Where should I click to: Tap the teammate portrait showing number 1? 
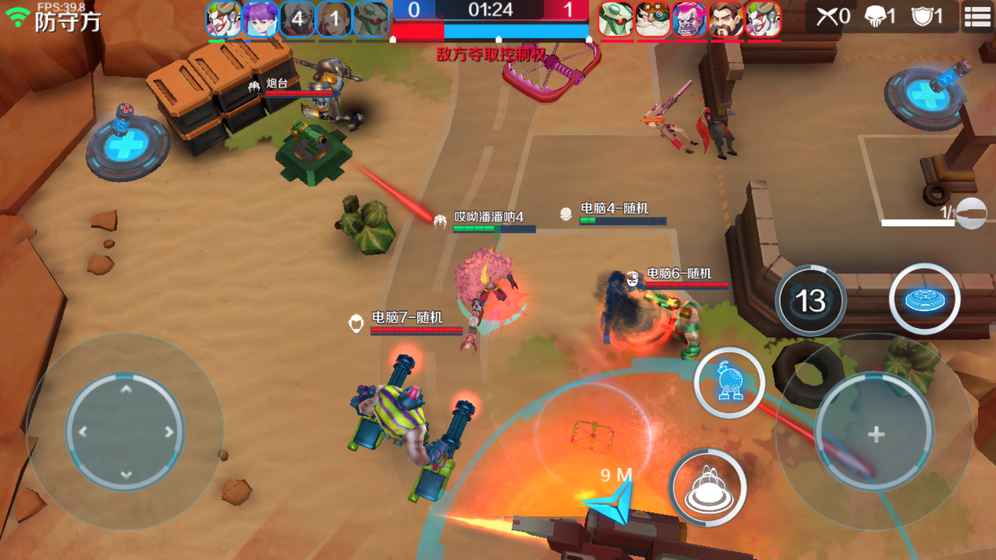click(x=334, y=19)
